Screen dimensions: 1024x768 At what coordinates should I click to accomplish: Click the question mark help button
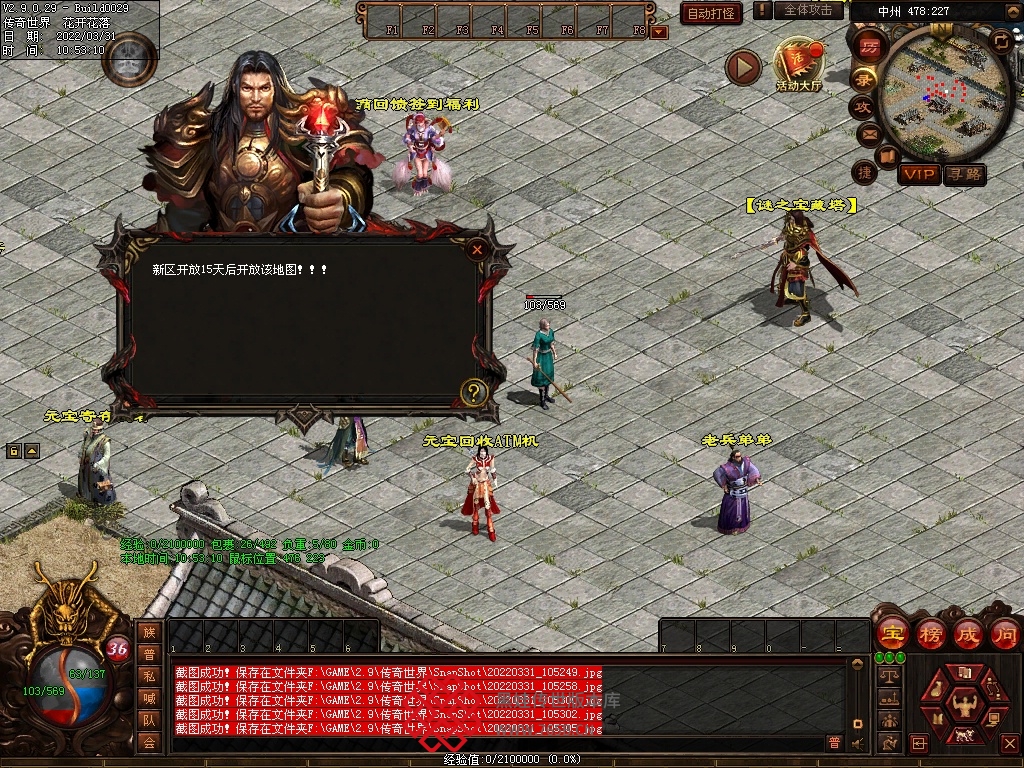474,392
